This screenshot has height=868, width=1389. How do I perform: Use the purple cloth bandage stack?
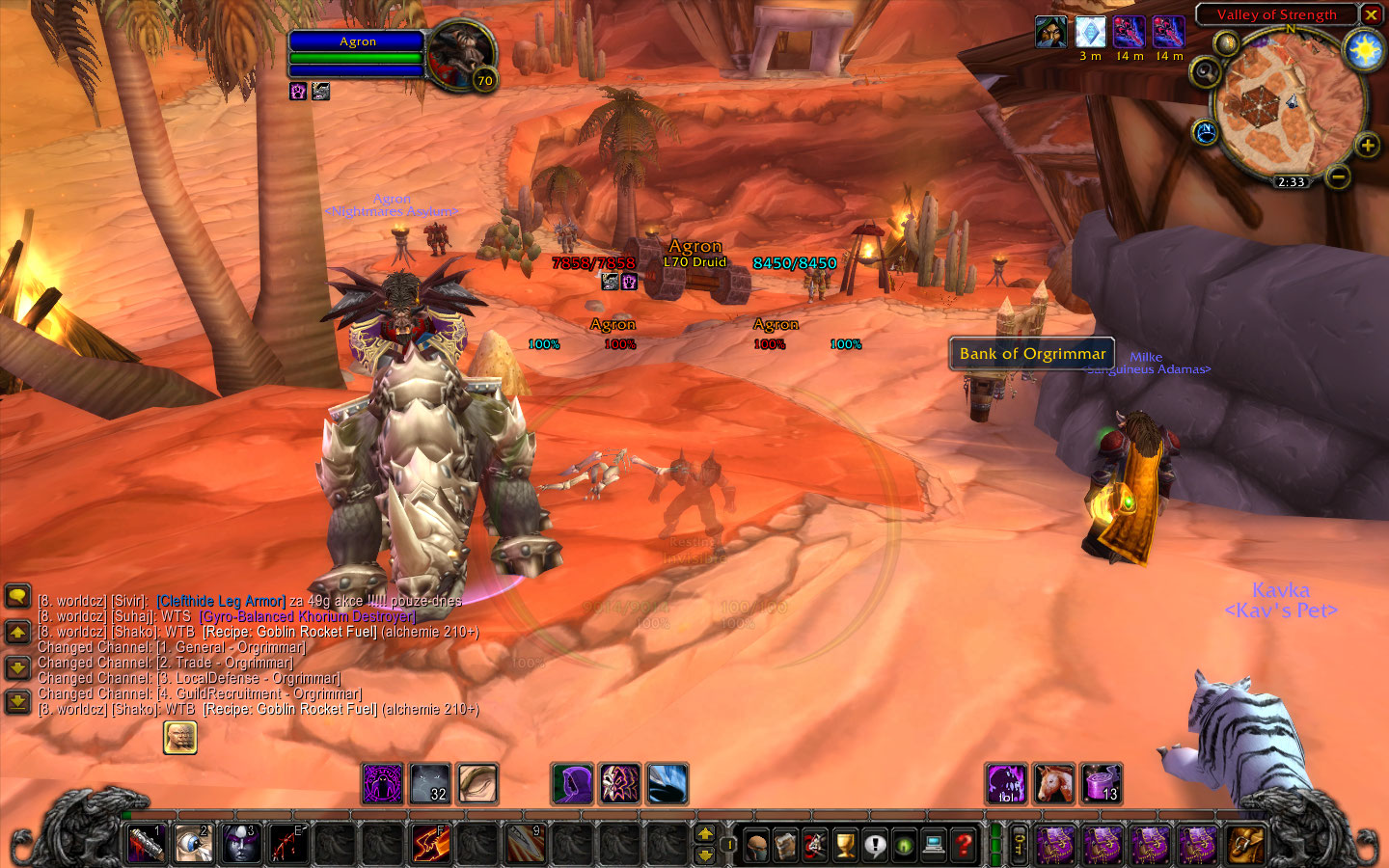pos(1101,784)
